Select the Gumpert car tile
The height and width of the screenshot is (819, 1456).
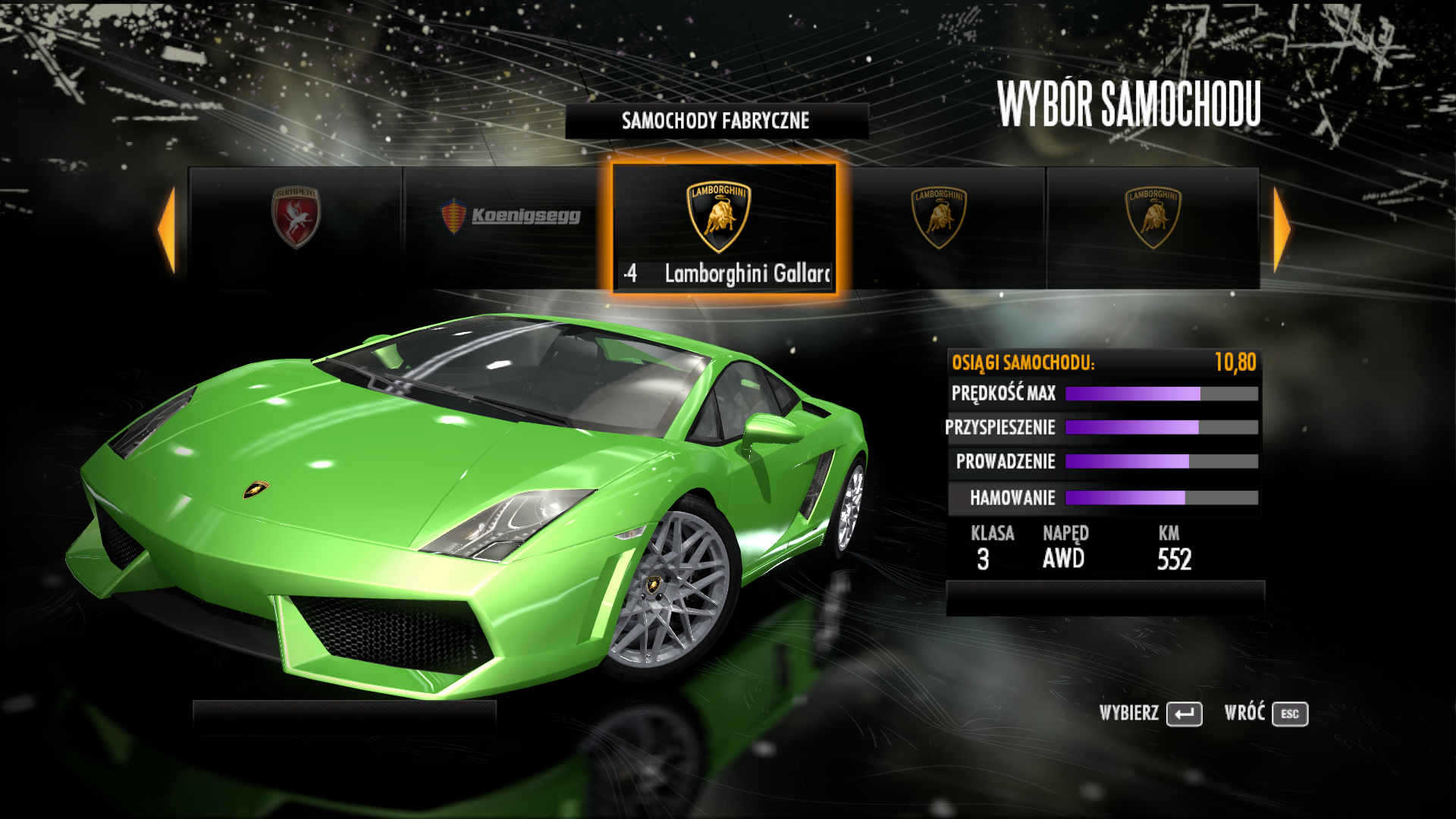(296, 227)
